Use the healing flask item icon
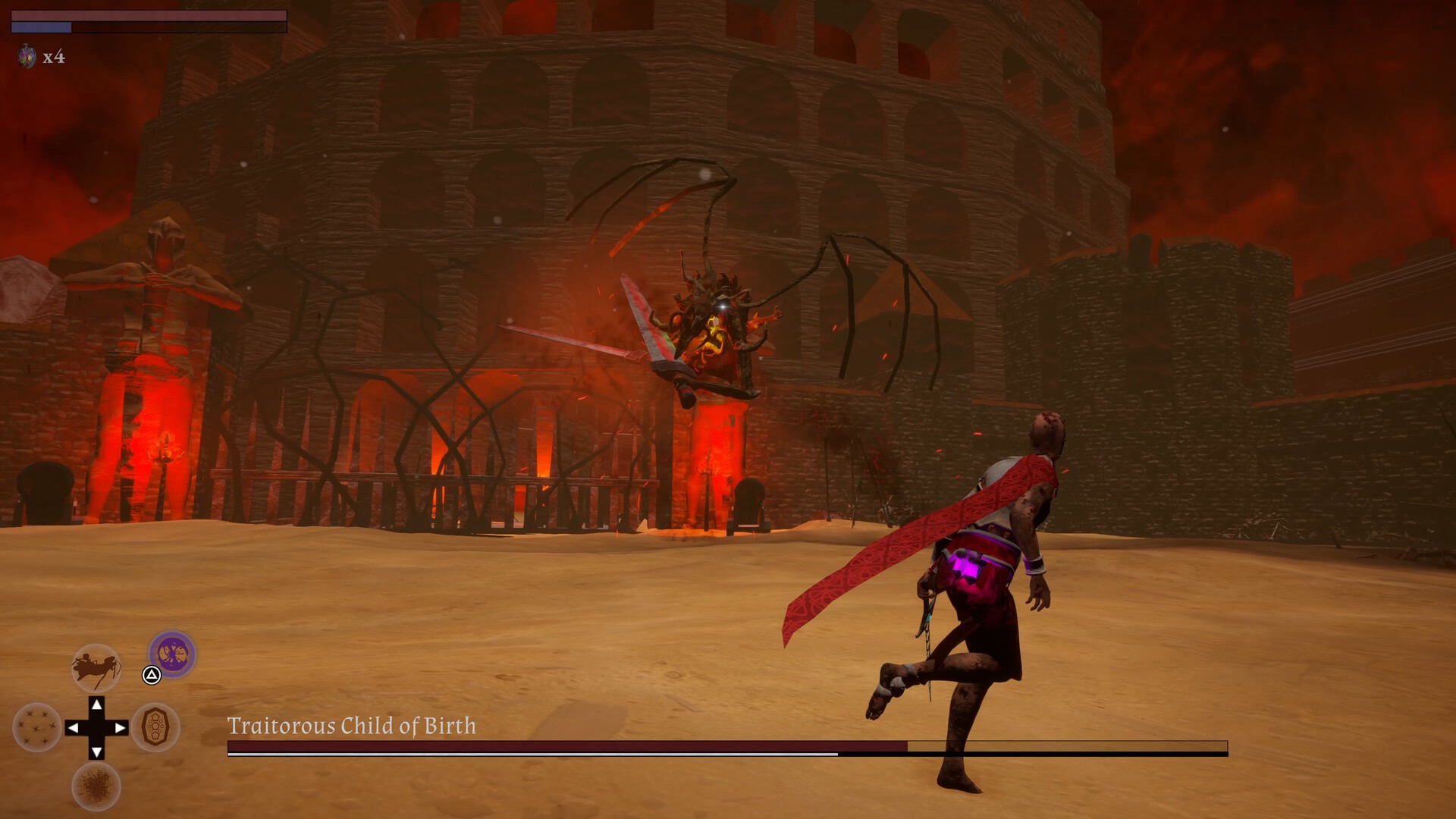 click(x=27, y=56)
